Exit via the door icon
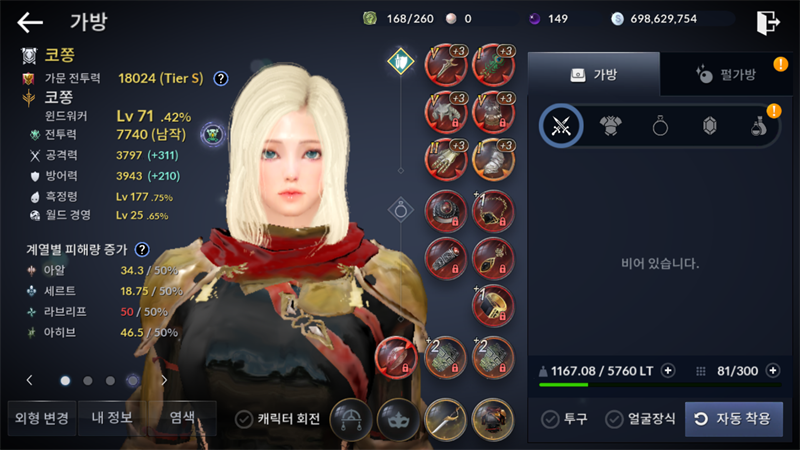 768,22
